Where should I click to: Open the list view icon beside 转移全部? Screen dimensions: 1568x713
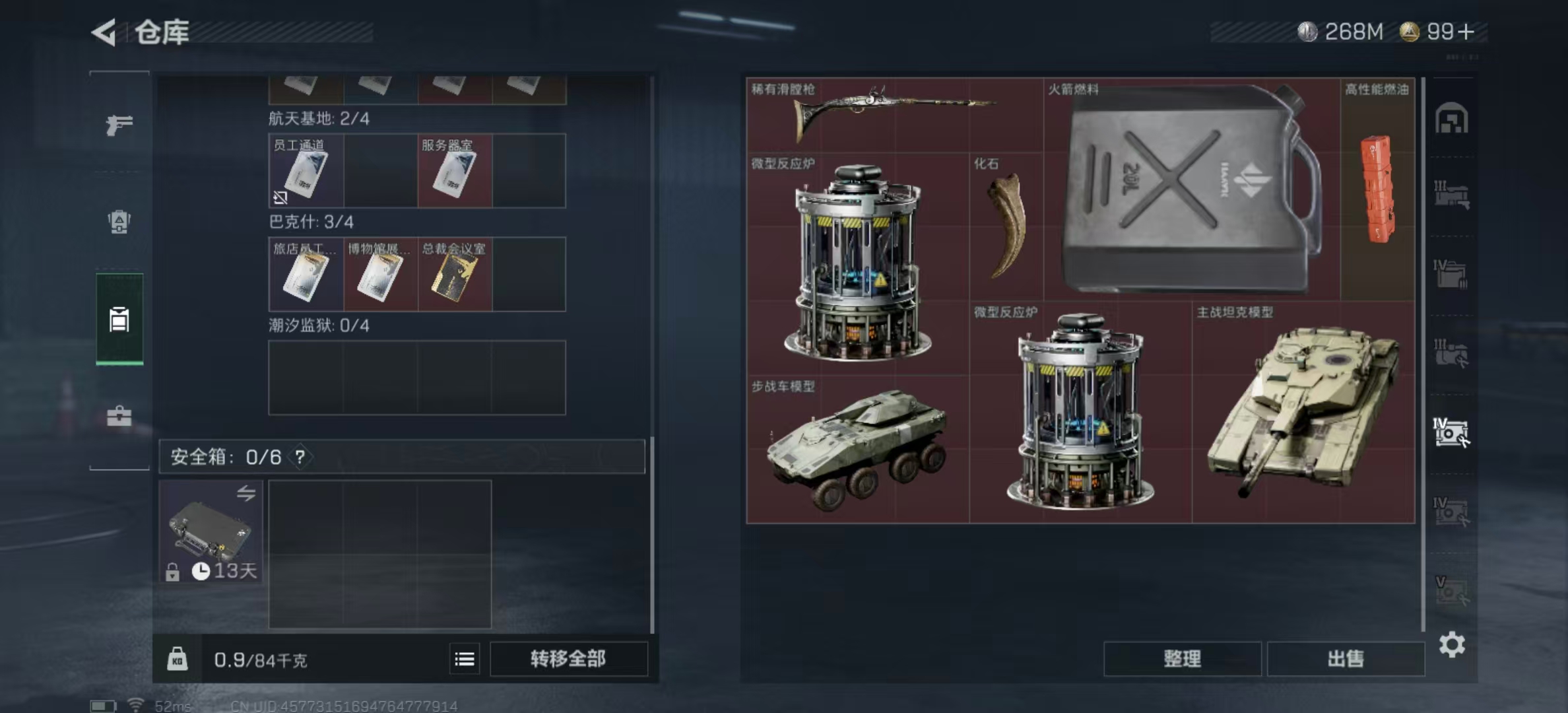tap(465, 659)
